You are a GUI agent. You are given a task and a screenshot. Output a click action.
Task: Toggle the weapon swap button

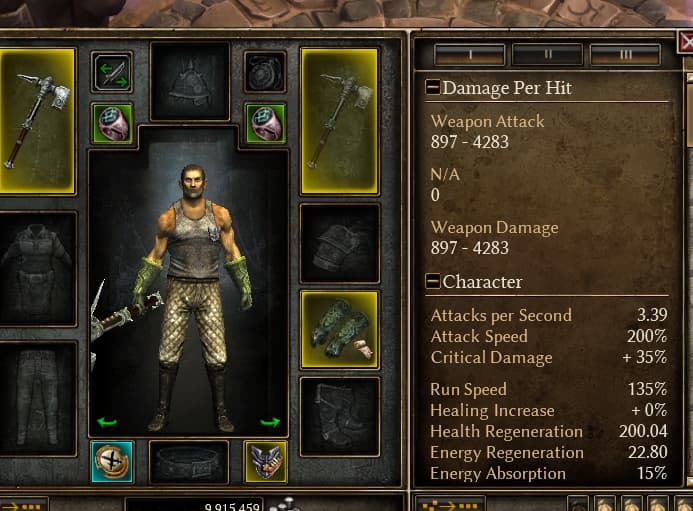pos(111,72)
